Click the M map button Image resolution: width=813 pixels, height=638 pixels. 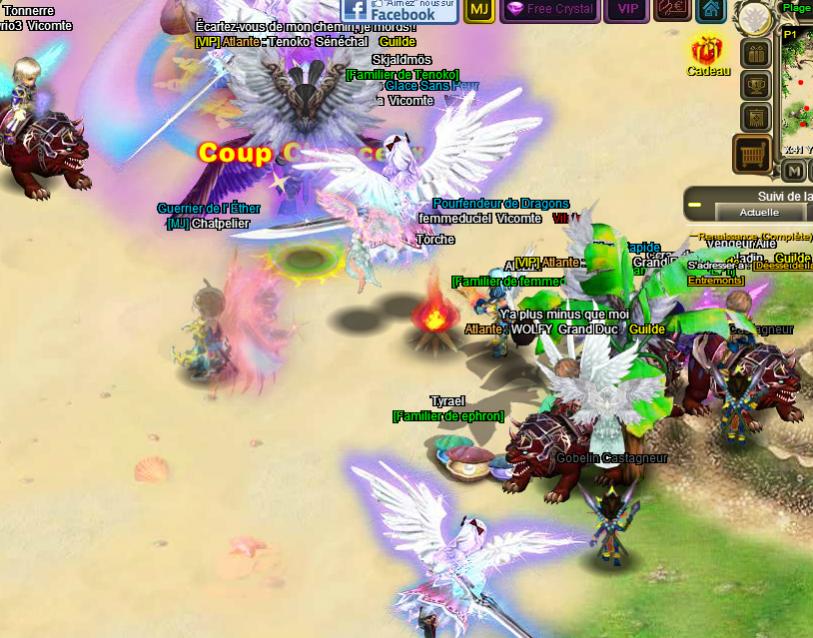click(793, 170)
